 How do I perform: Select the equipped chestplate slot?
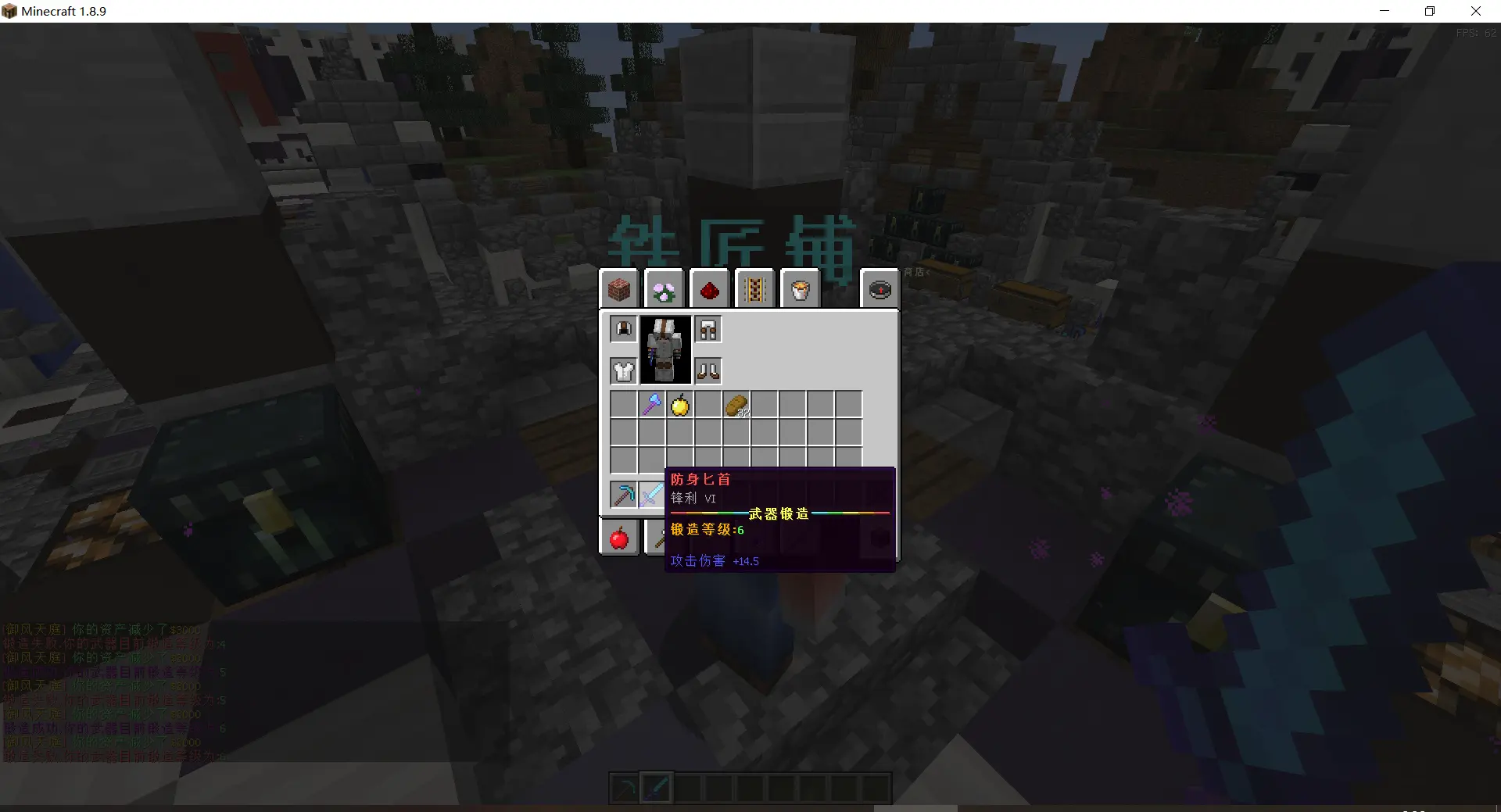click(624, 370)
